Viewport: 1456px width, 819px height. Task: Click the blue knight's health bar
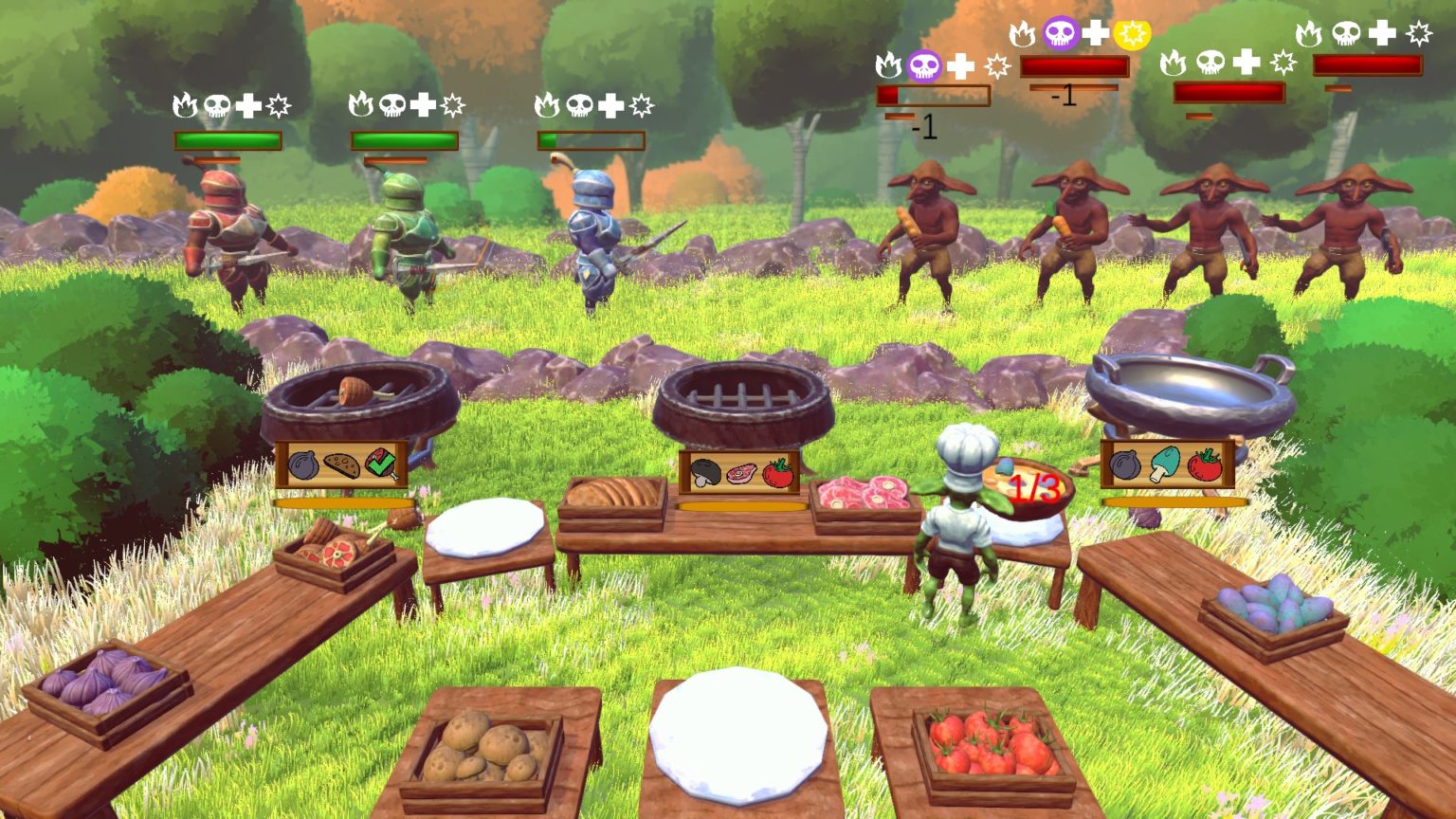591,140
